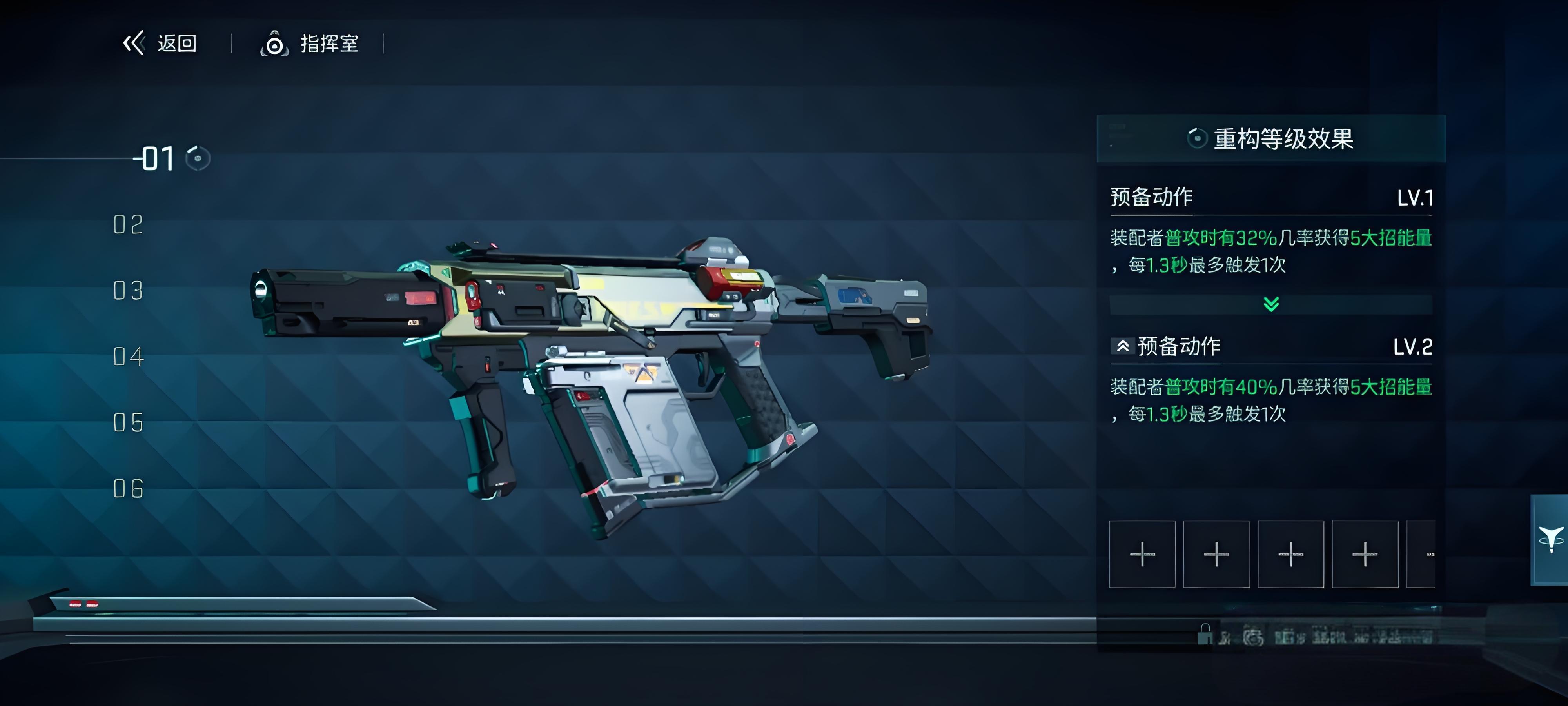Choose reconstruction level 06
The image size is (1568, 706).
(x=129, y=489)
